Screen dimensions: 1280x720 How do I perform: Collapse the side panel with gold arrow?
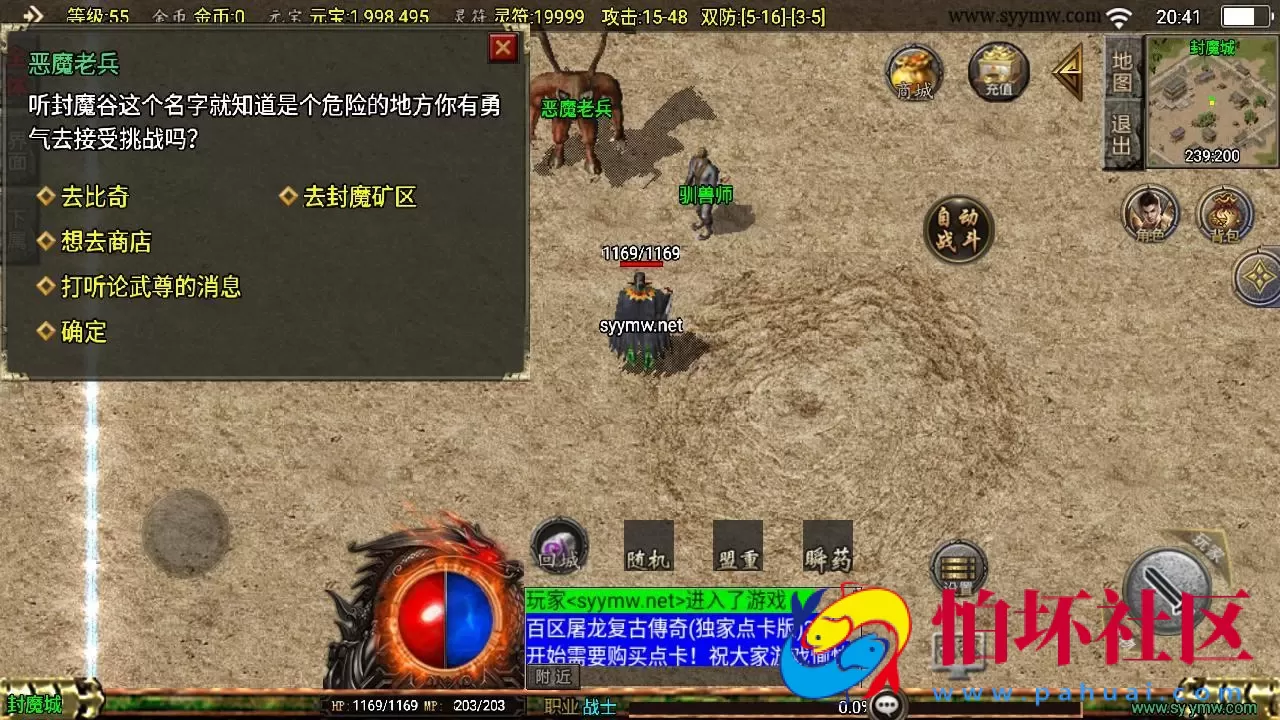click(x=1068, y=70)
